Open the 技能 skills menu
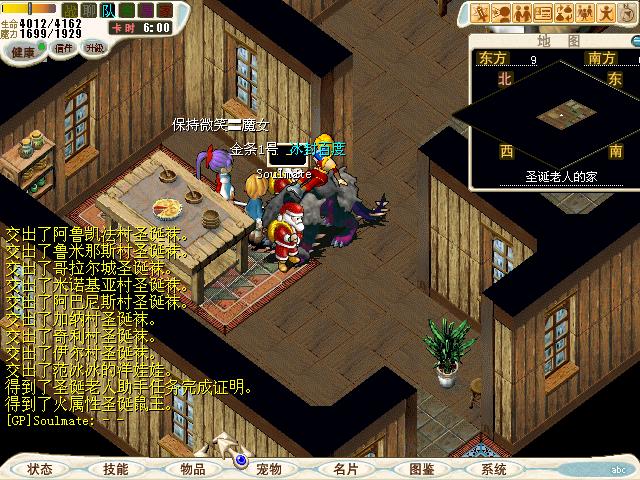Screen dimensions: 640x480 click(116, 468)
